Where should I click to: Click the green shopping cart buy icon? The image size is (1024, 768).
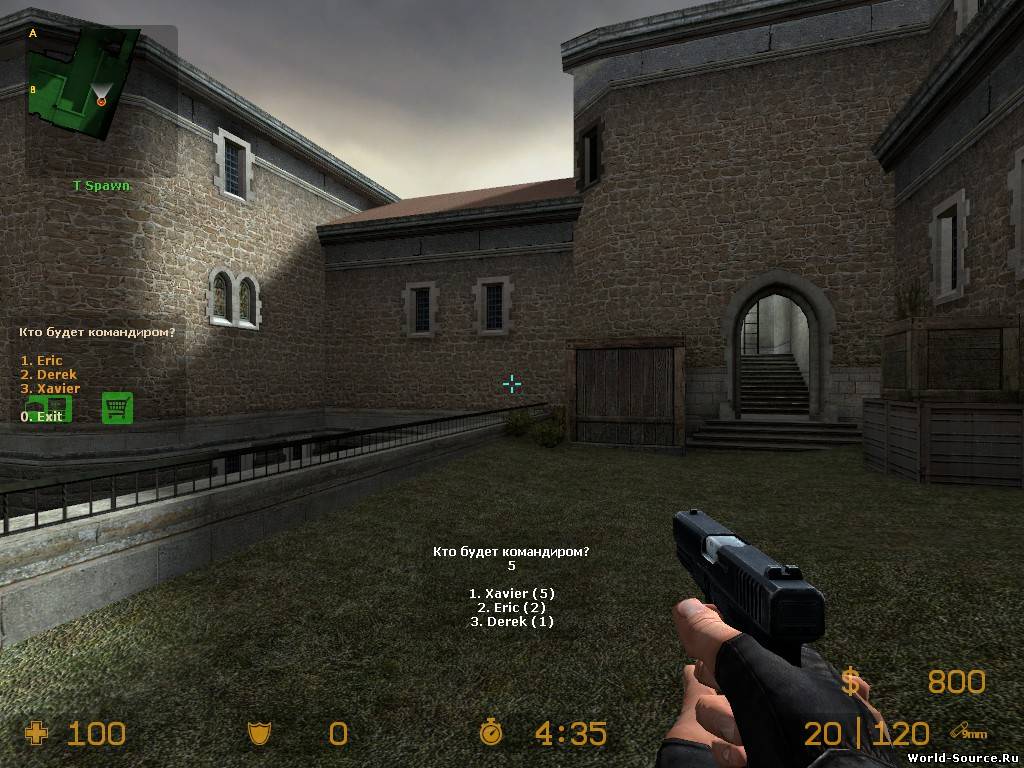[118, 407]
